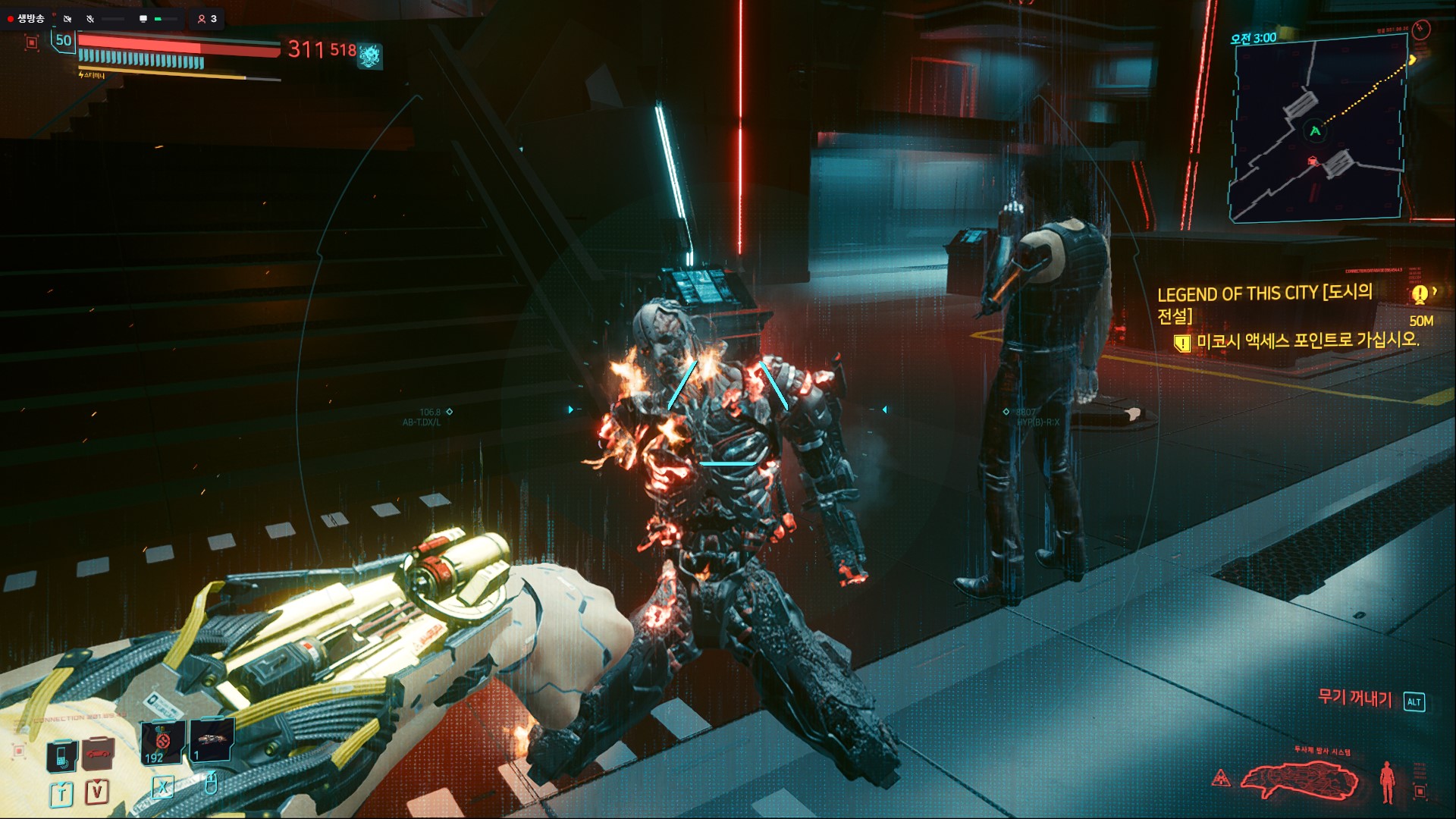This screenshot has height=819, width=1456.
Task: Click the level 50 badge
Action: [64, 40]
